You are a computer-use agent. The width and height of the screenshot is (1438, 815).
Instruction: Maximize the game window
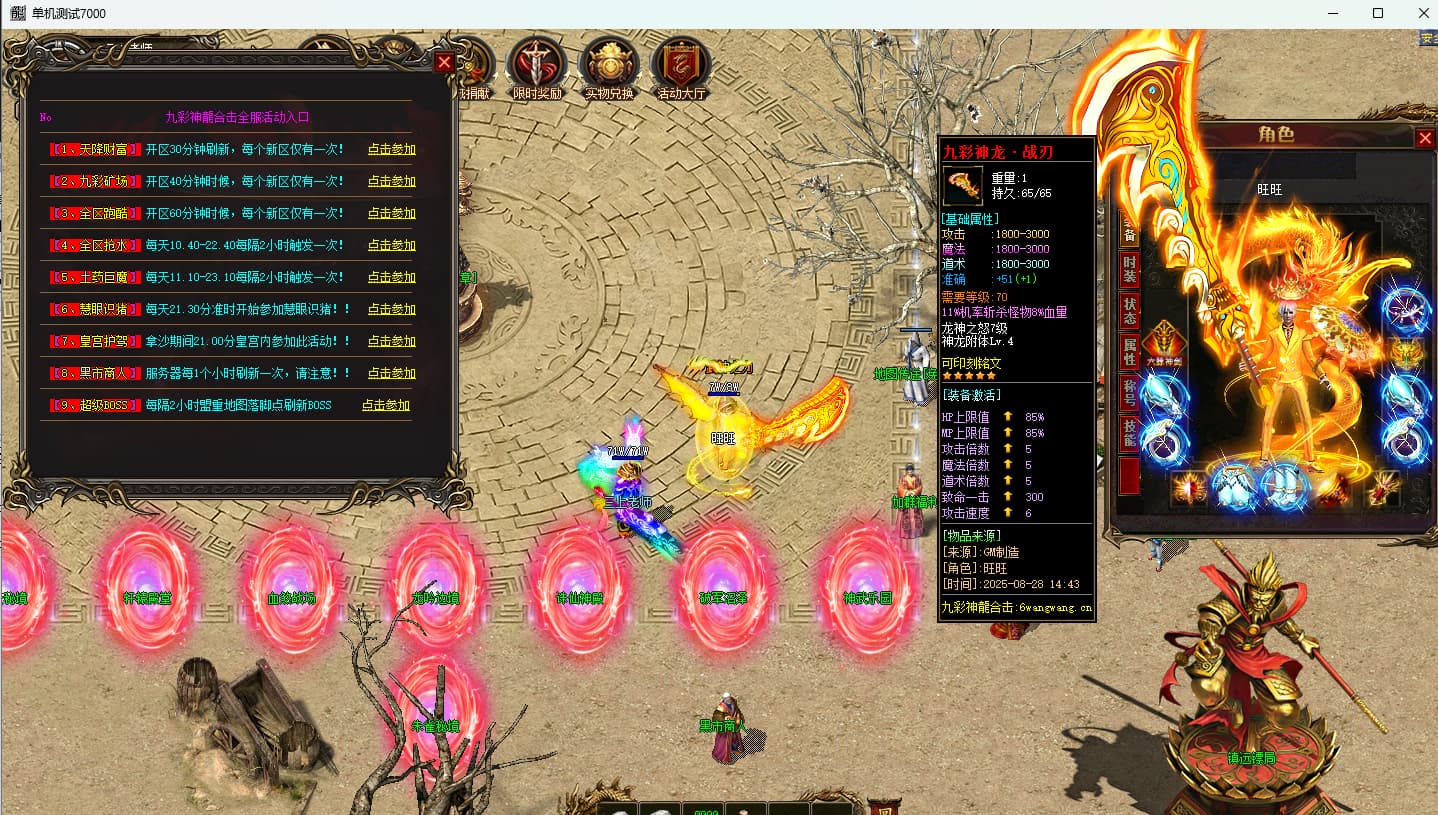[x=1378, y=13]
